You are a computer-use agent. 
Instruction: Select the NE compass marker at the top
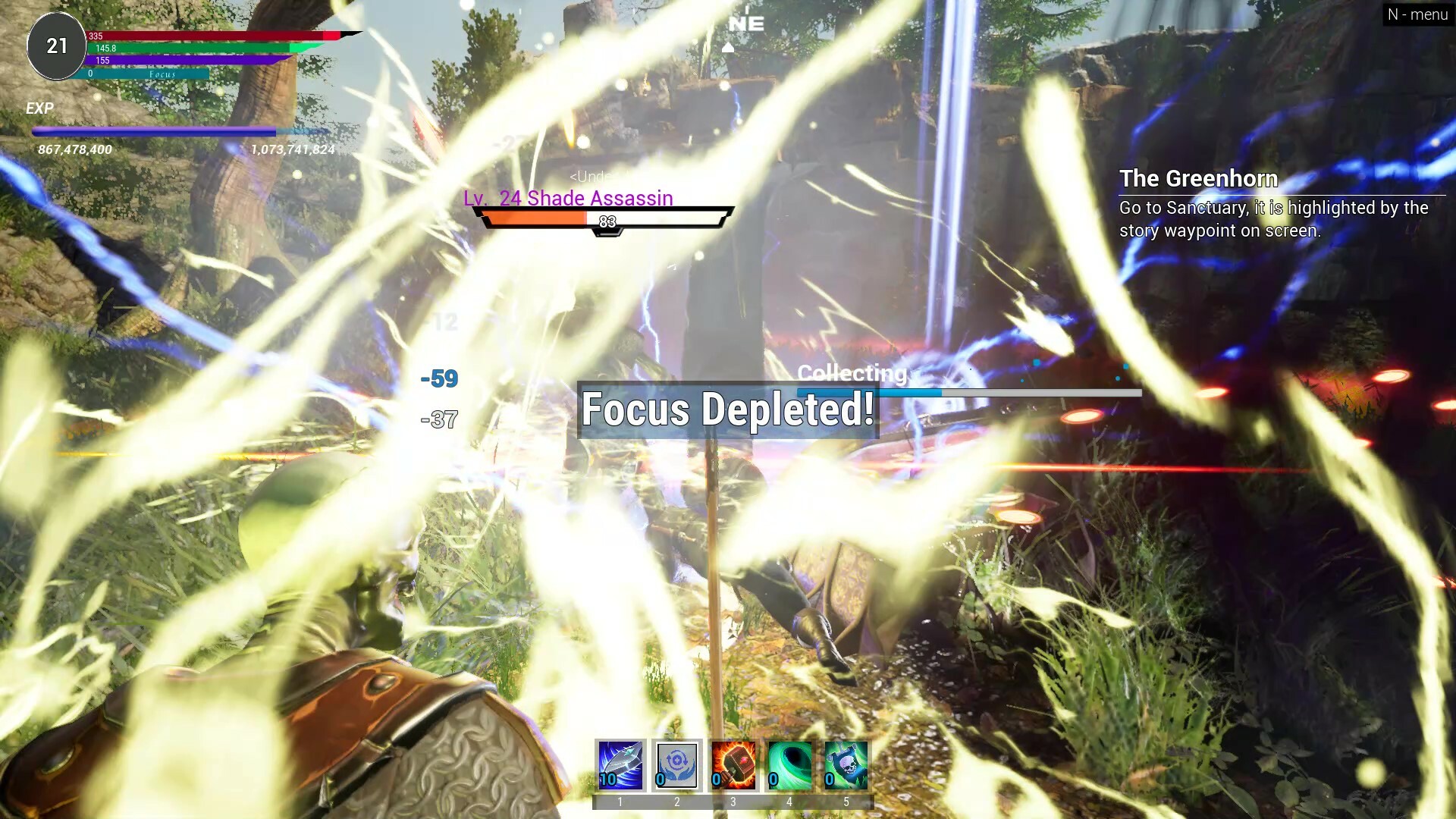tap(747, 24)
